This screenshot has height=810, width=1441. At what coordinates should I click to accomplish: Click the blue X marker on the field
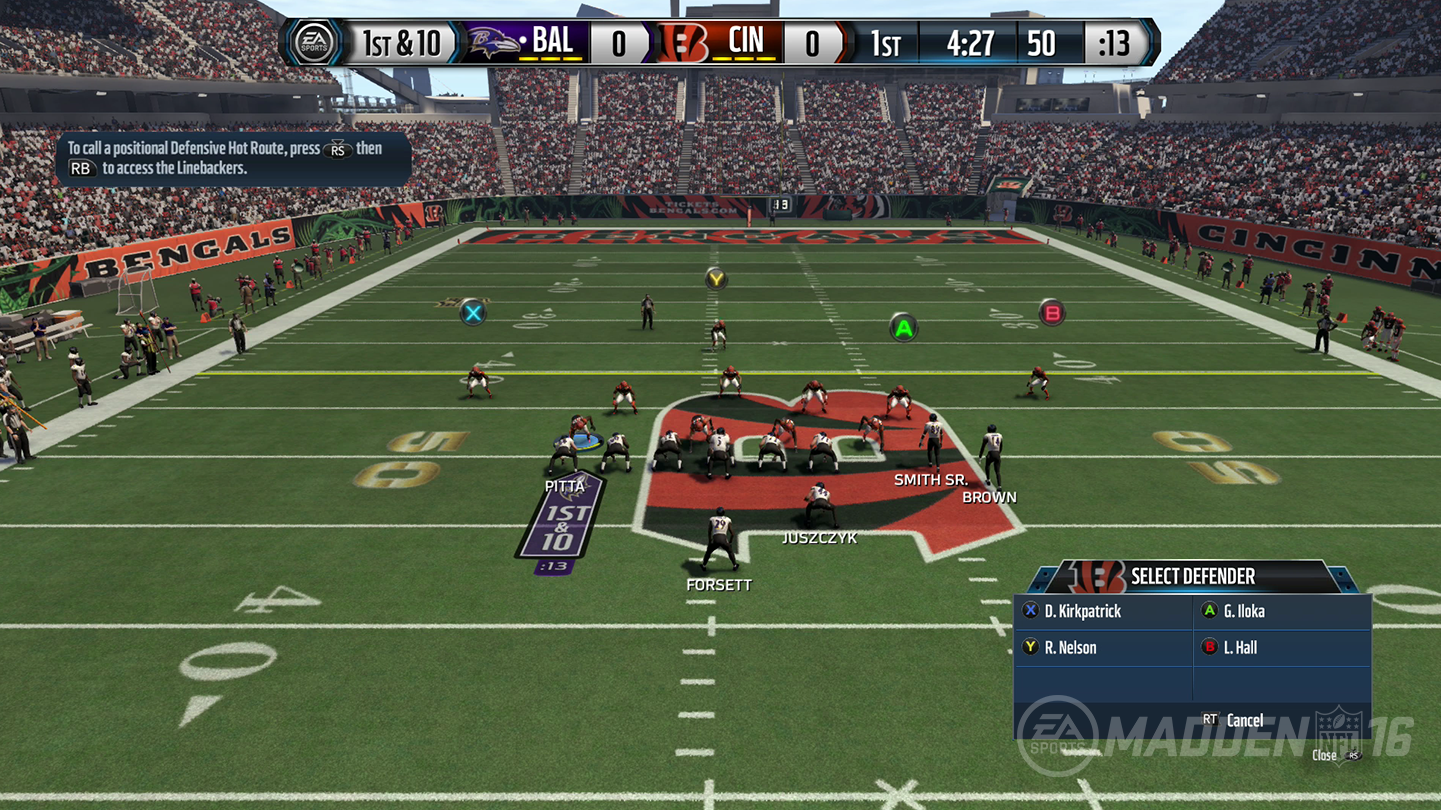[472, 314]
